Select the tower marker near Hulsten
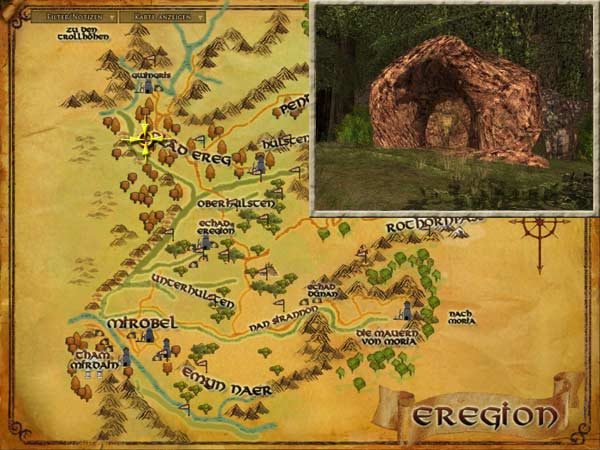Image resolution: width=600 pixels, height=450 pixels. 261,160
